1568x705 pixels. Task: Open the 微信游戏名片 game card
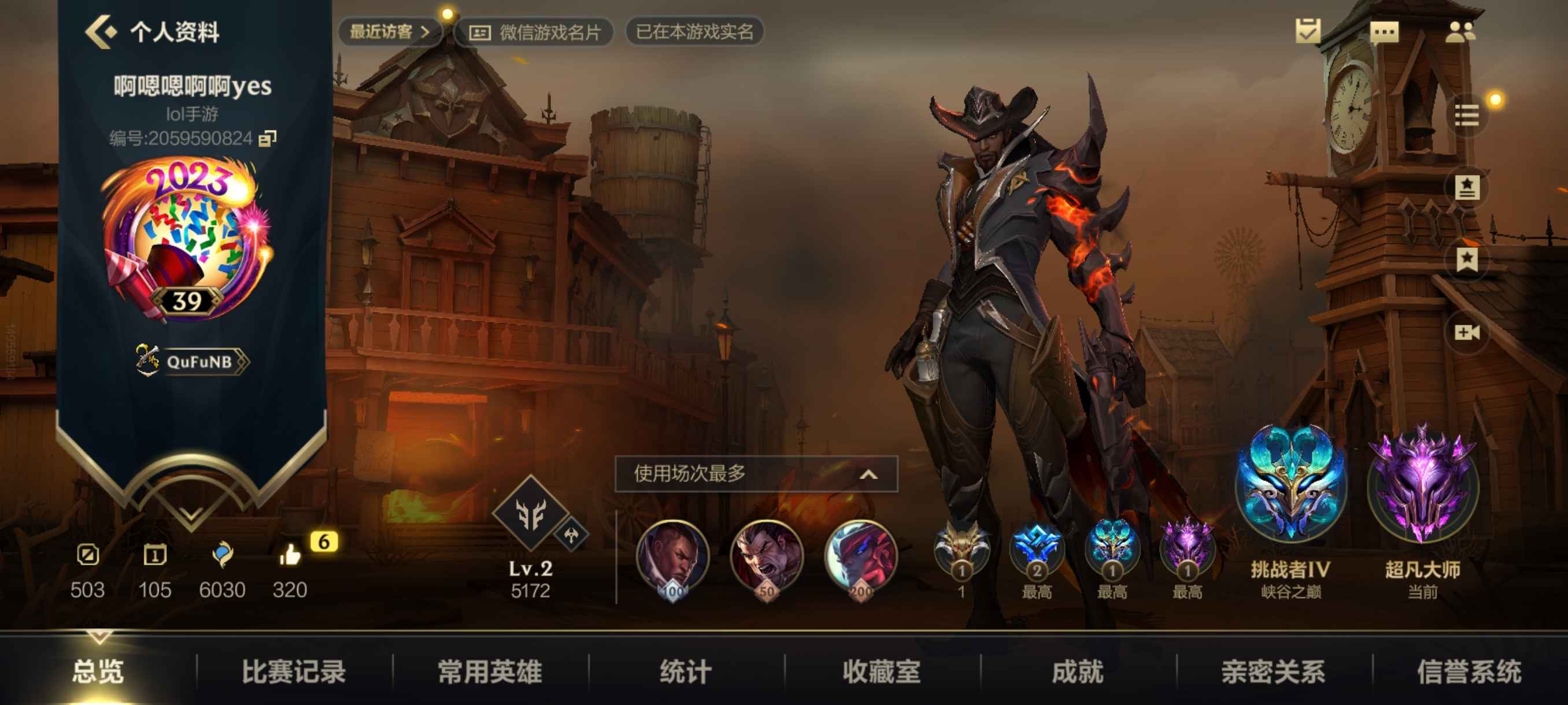534,32
